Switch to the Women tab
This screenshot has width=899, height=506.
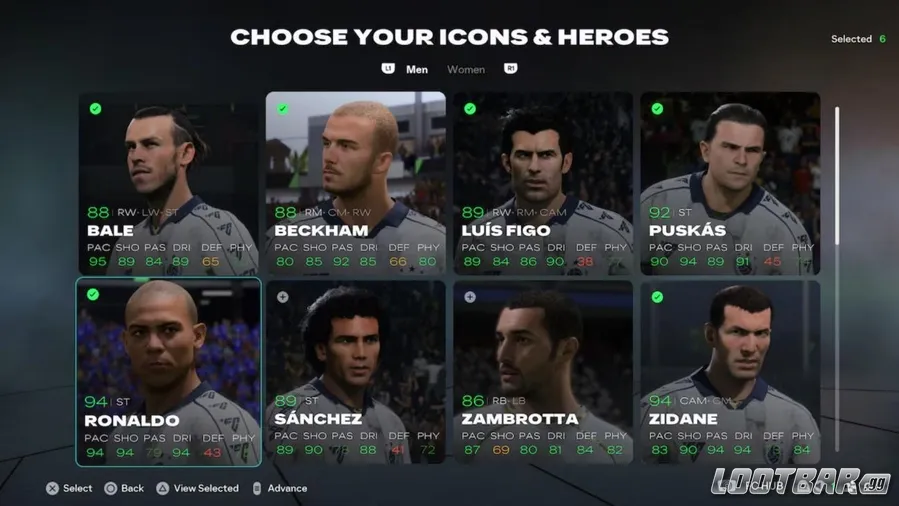466,70
